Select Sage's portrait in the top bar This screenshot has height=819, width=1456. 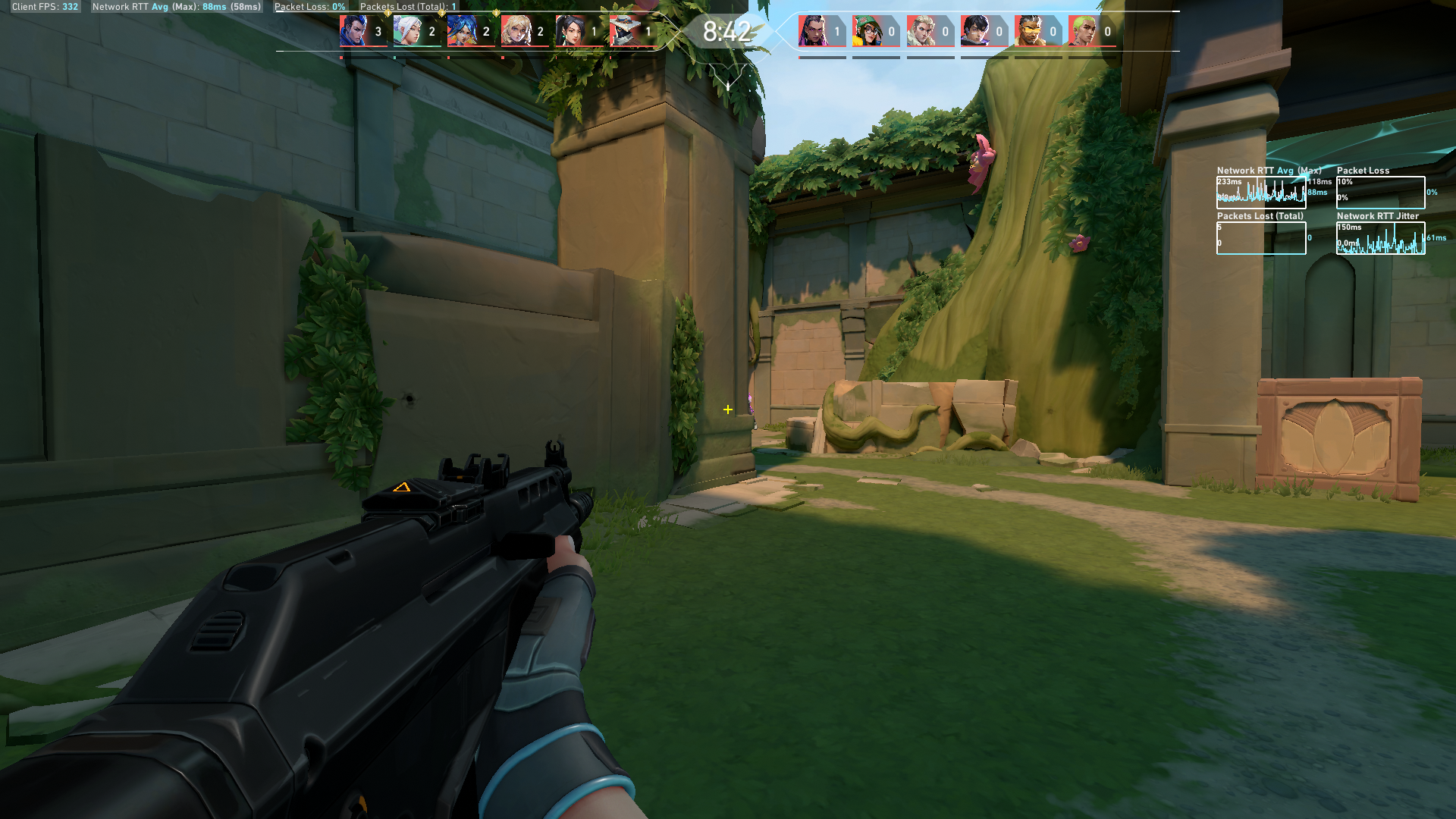(x=570, y=31)
